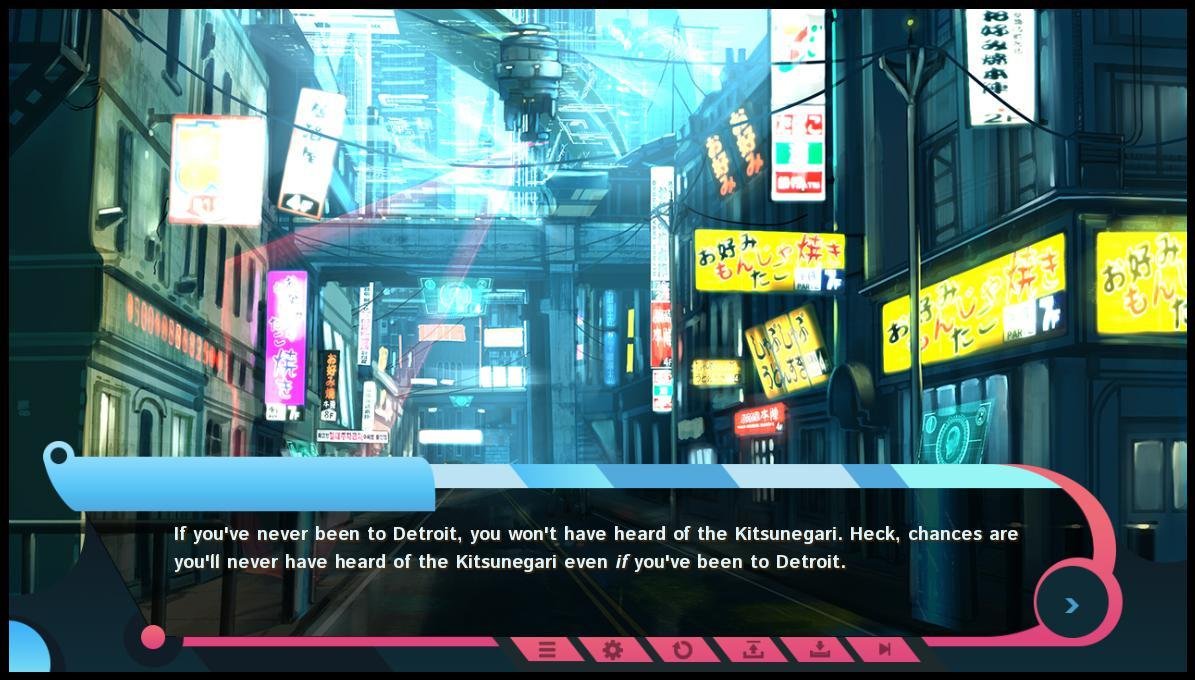The image size is (1195, 680).
Task: Advance dialogue with the arrow button
Action: point(1071,605)
